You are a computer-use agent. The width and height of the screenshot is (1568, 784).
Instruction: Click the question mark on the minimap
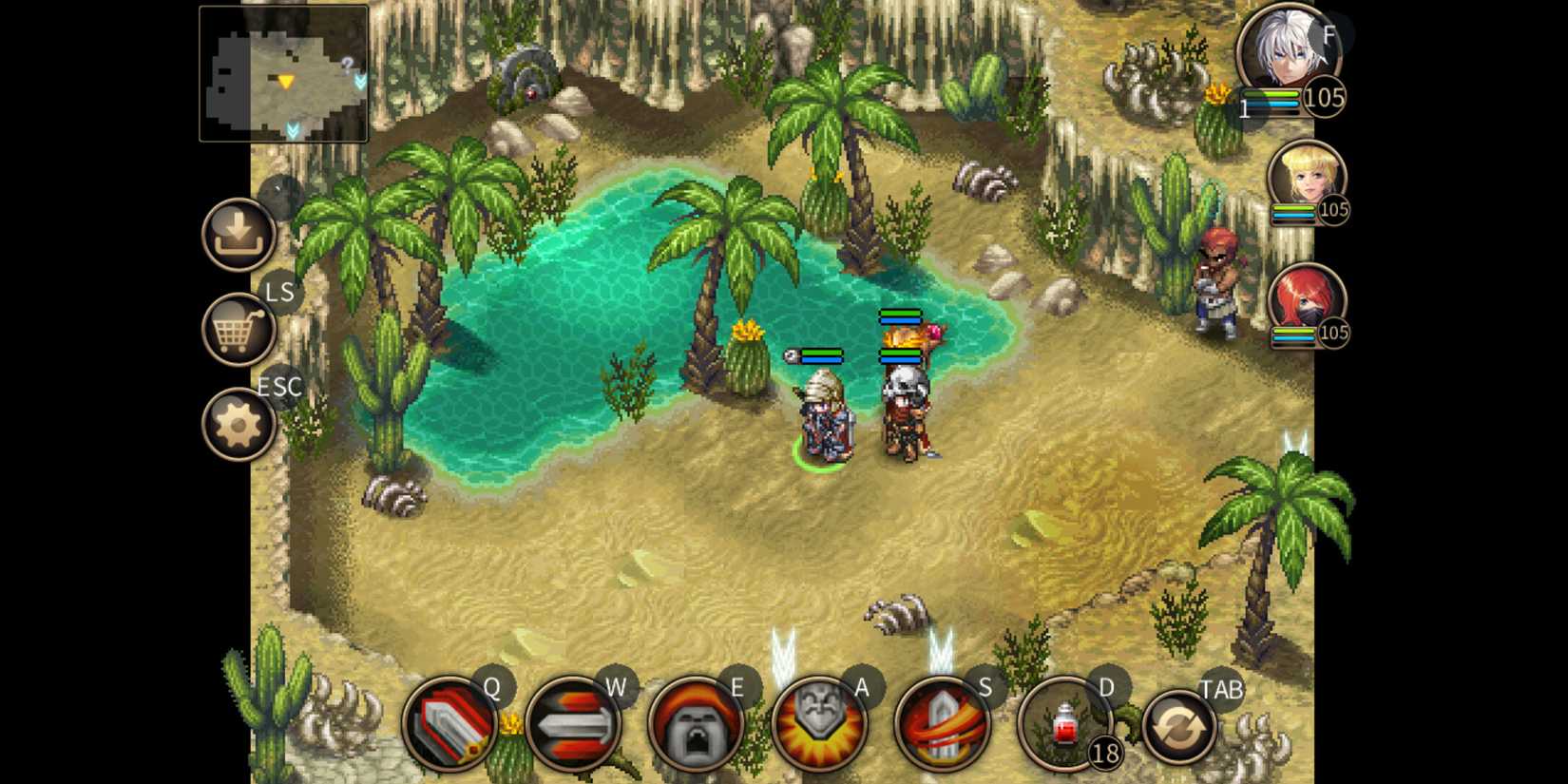tap(345, 65)
